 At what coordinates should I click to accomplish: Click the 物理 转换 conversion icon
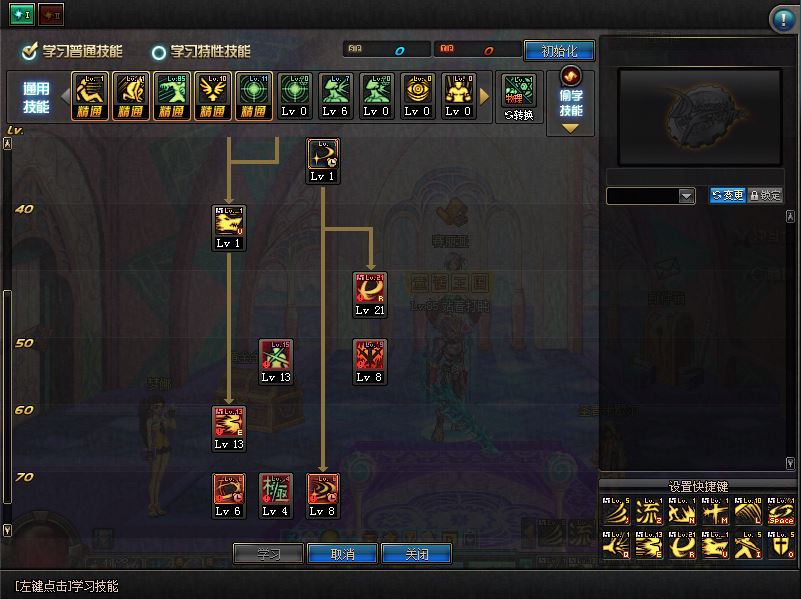point(518,97)
